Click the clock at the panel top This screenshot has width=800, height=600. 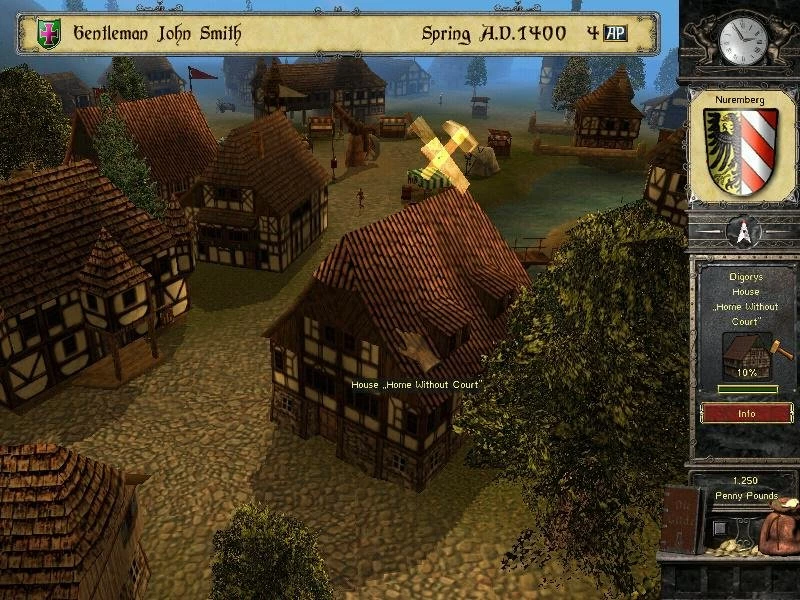(742, 40)
